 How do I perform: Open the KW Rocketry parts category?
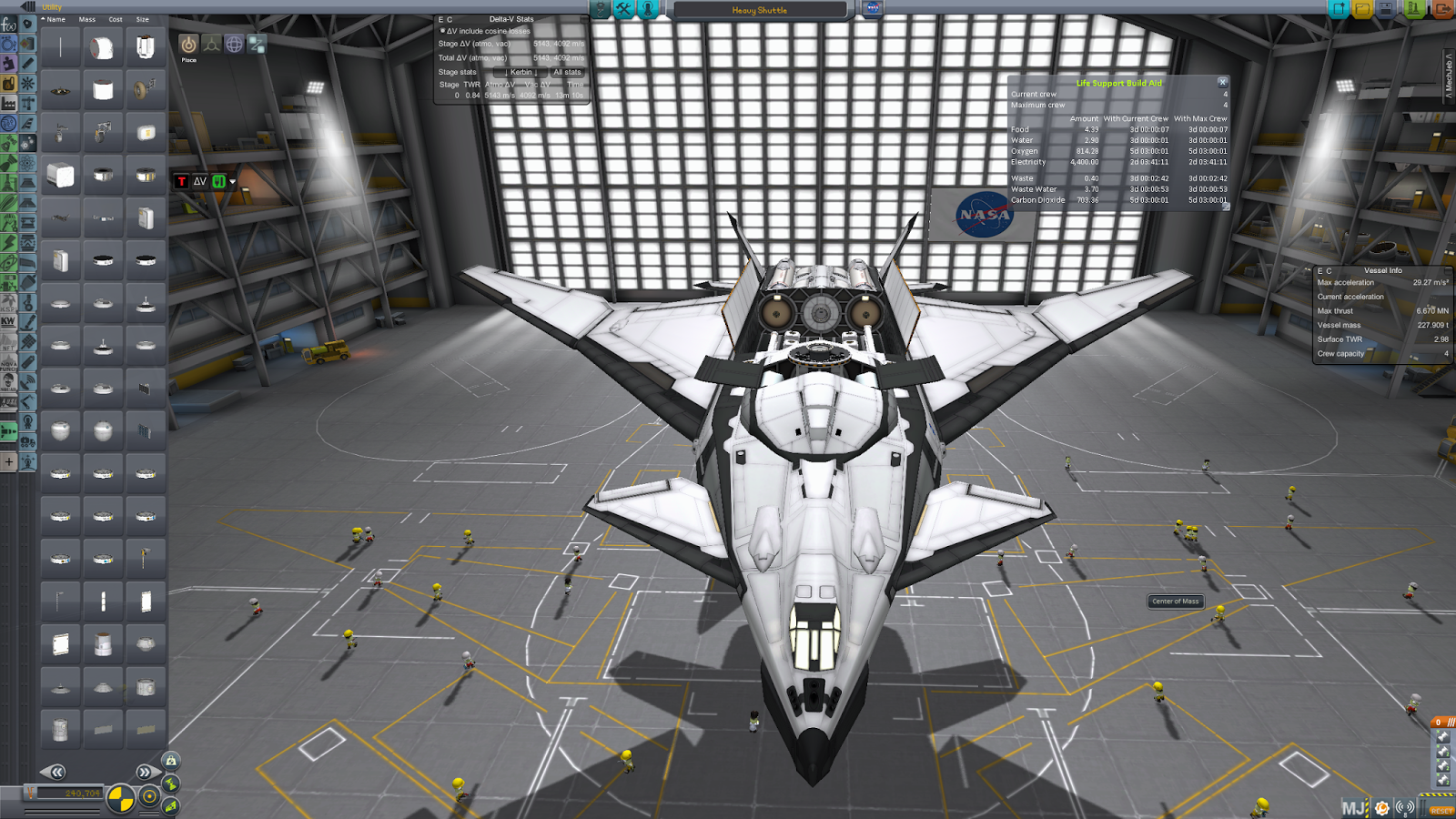click(9, 320)
